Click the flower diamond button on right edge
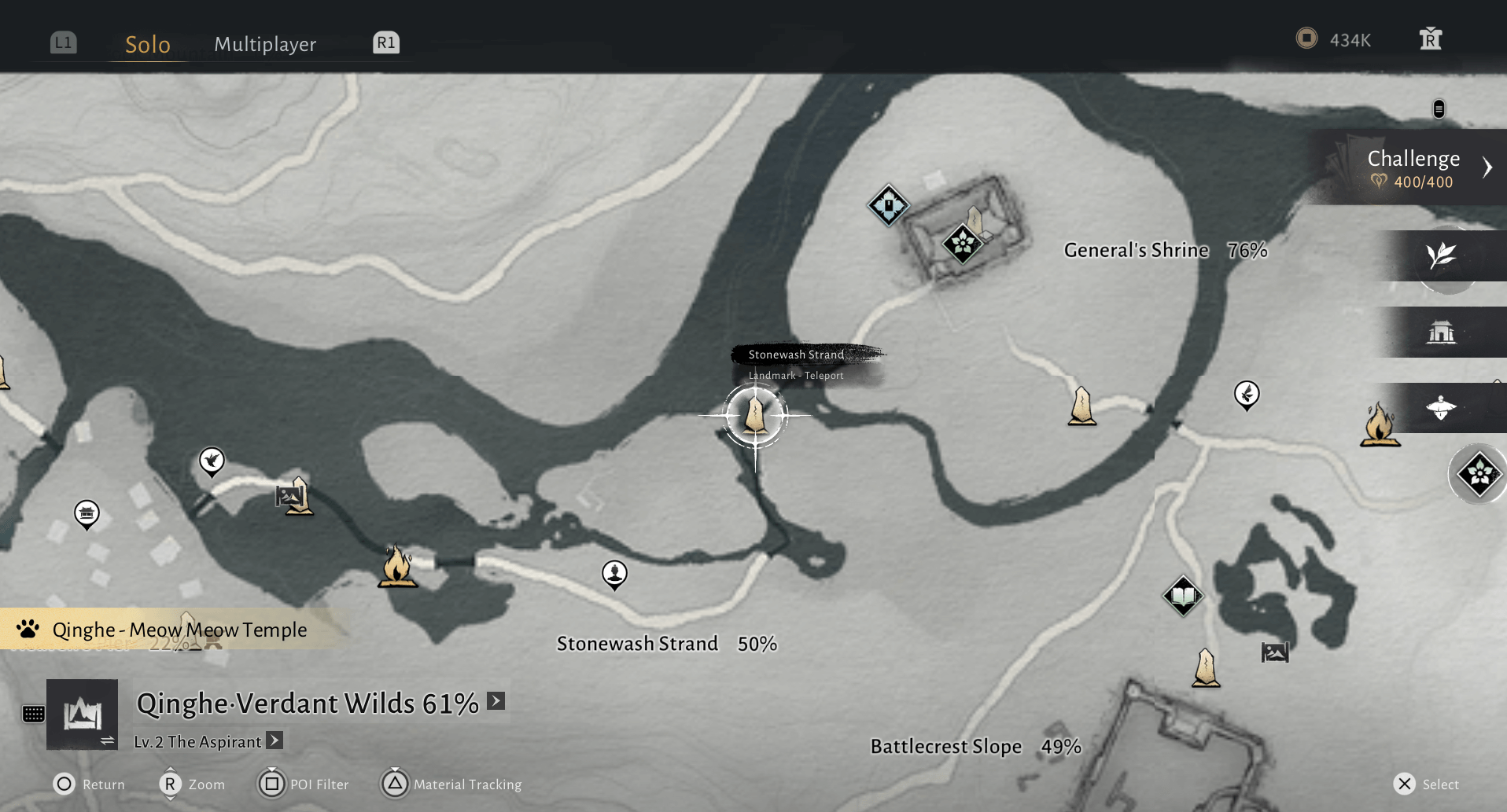This screenshot has width=1507, height=812. point(1479,474)
